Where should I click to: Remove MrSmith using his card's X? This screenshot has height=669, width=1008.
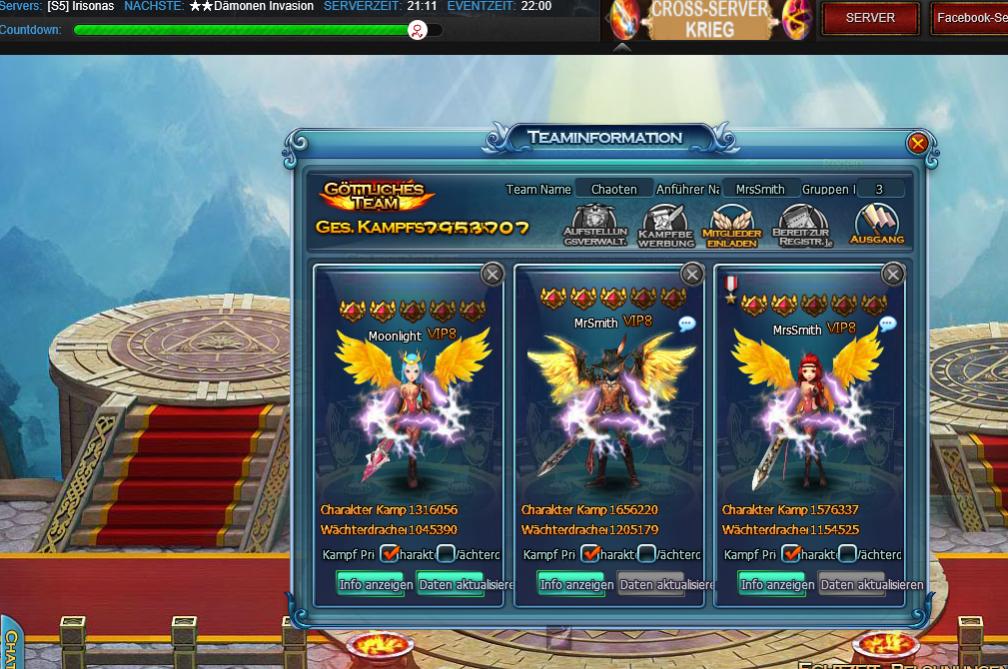[692, 274]
